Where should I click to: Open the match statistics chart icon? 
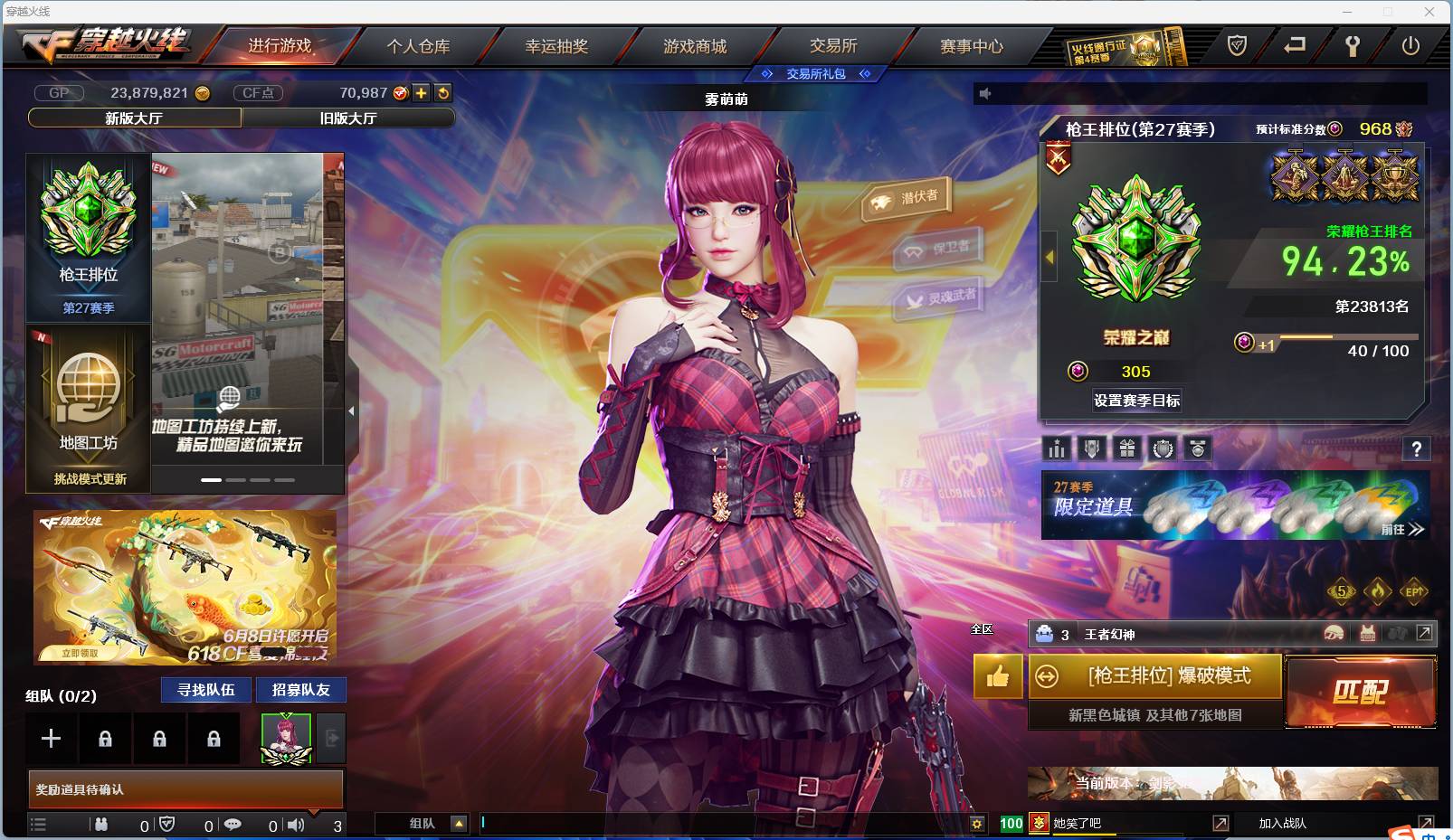[x=1057, y=448]
